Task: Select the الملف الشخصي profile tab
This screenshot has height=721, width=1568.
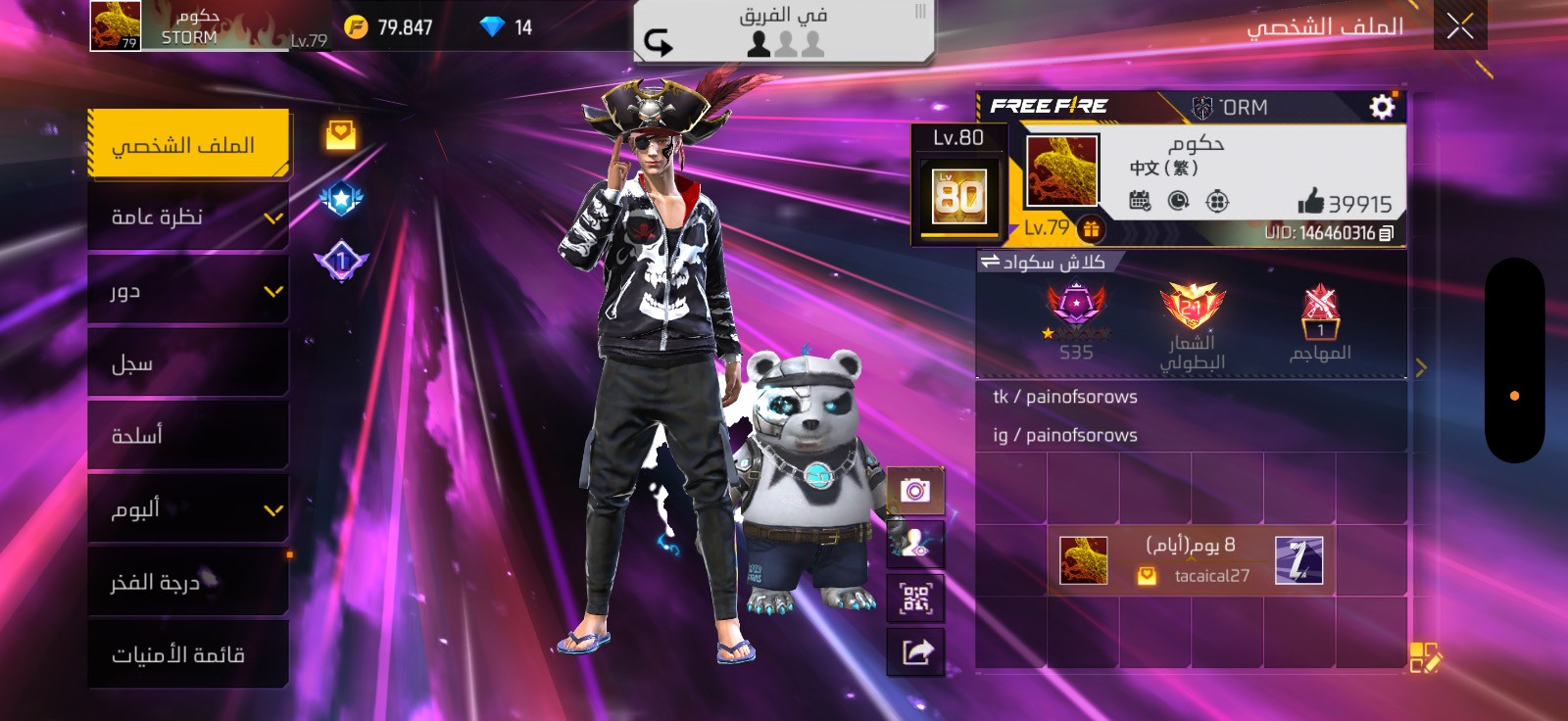Action: pyautogui.click(x=187, y=144)
